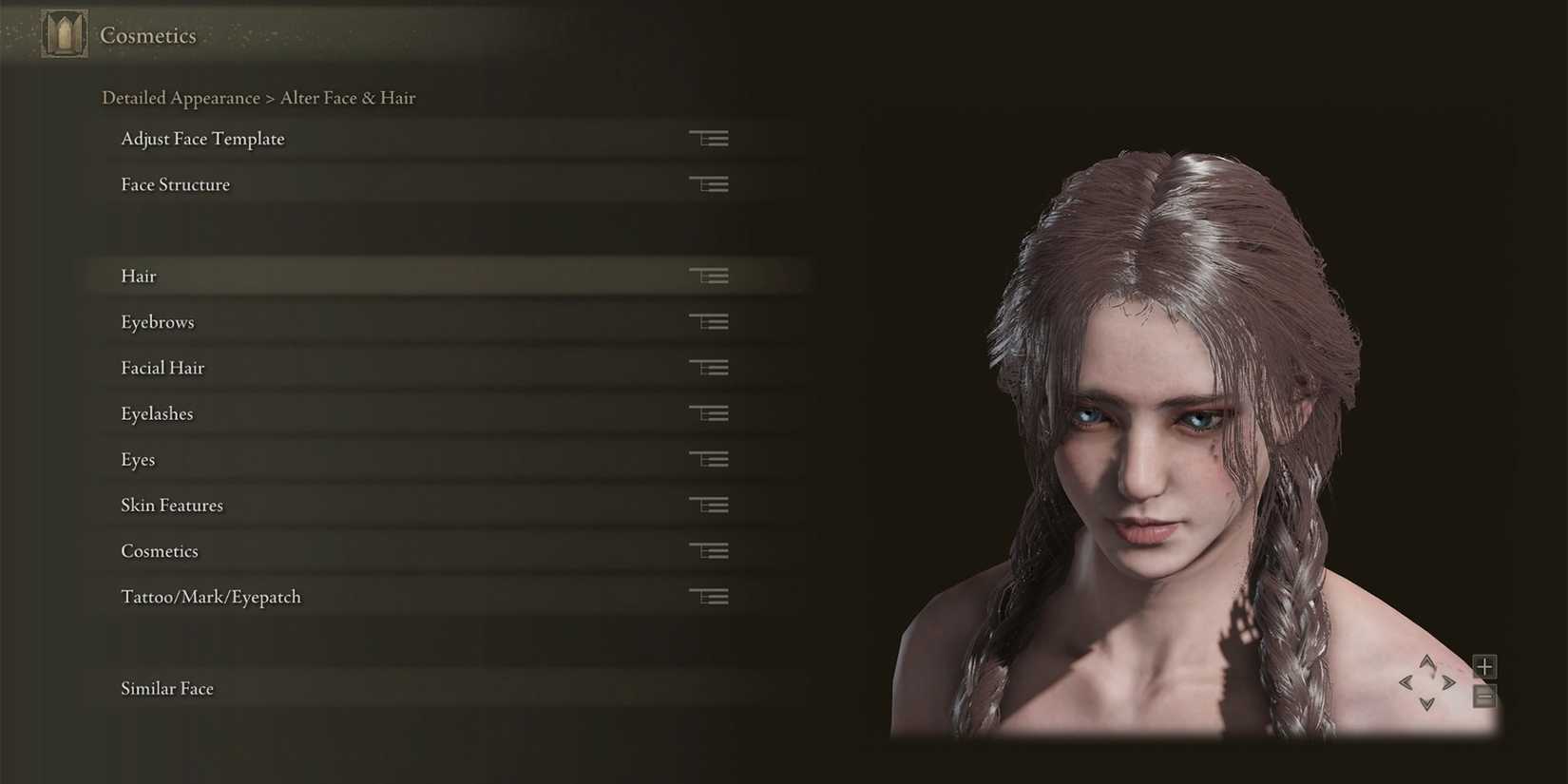Image resolution: width=1568 pixels, height=784 pixels.
Task: Open the Cosmetics submenu icon
Action: click(x=709, y=550)
